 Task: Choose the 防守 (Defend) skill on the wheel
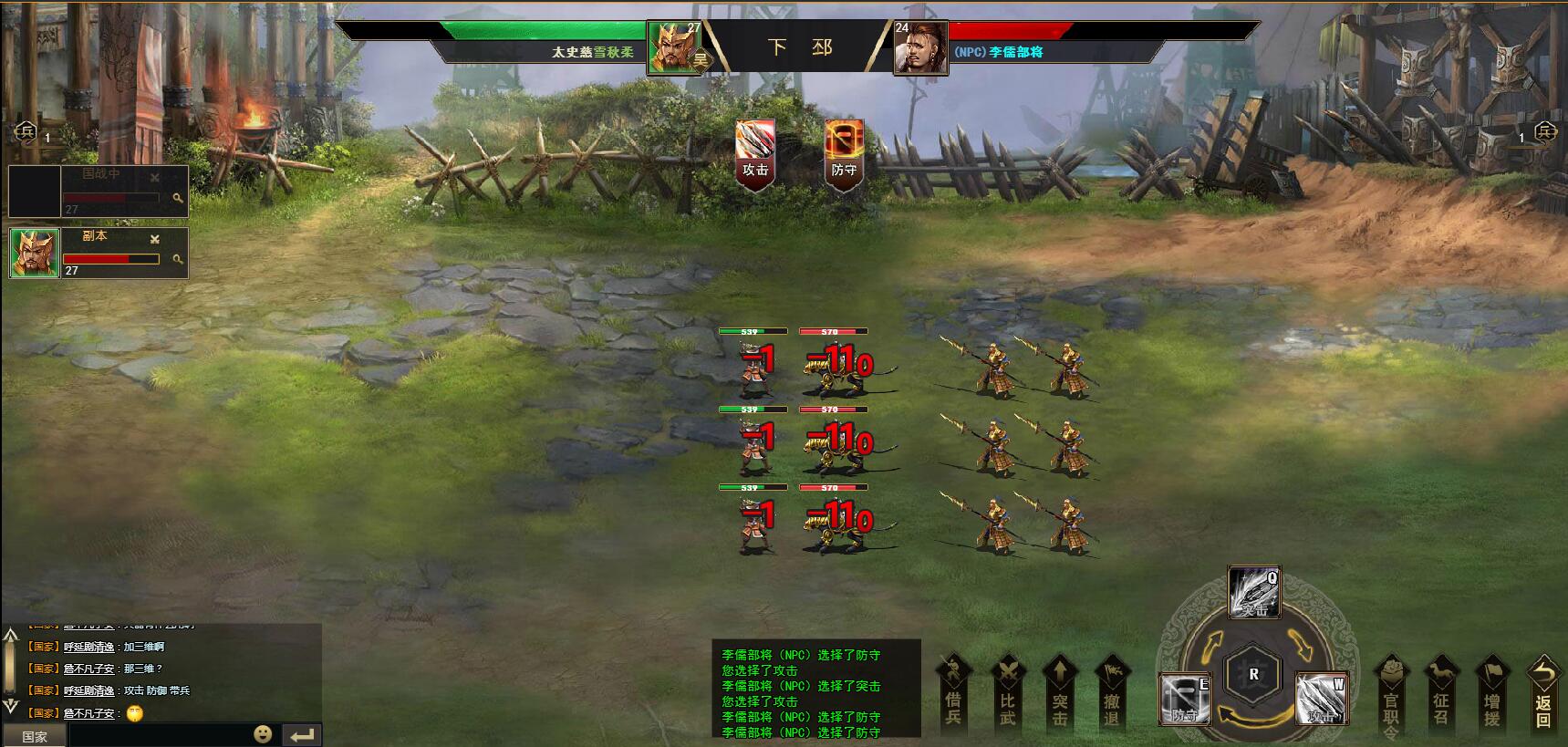[1184, 700]
